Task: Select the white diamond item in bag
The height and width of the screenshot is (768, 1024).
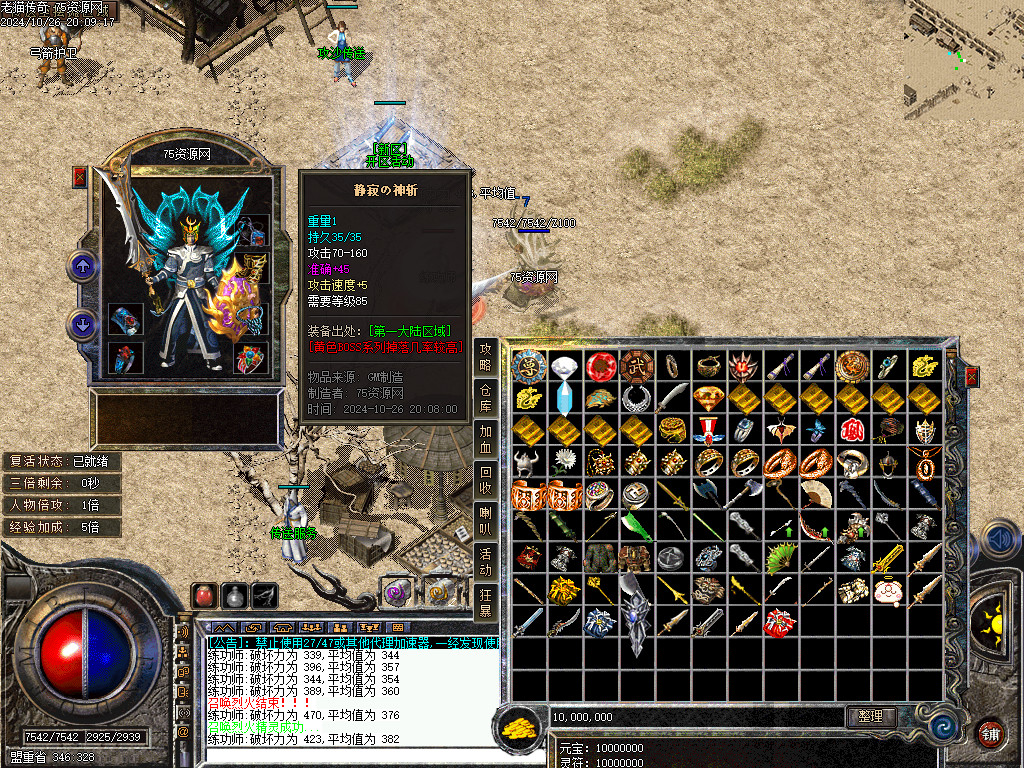Action: 564,367
